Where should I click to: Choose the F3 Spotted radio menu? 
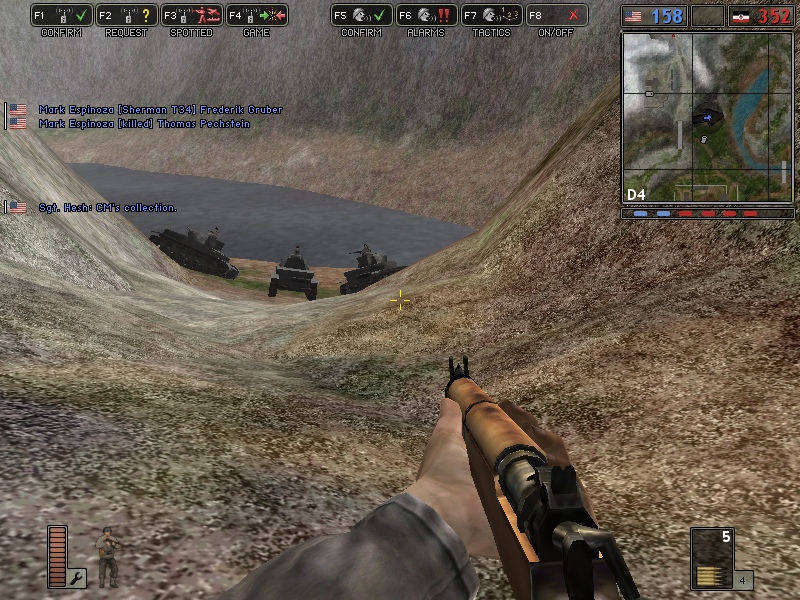191,16
